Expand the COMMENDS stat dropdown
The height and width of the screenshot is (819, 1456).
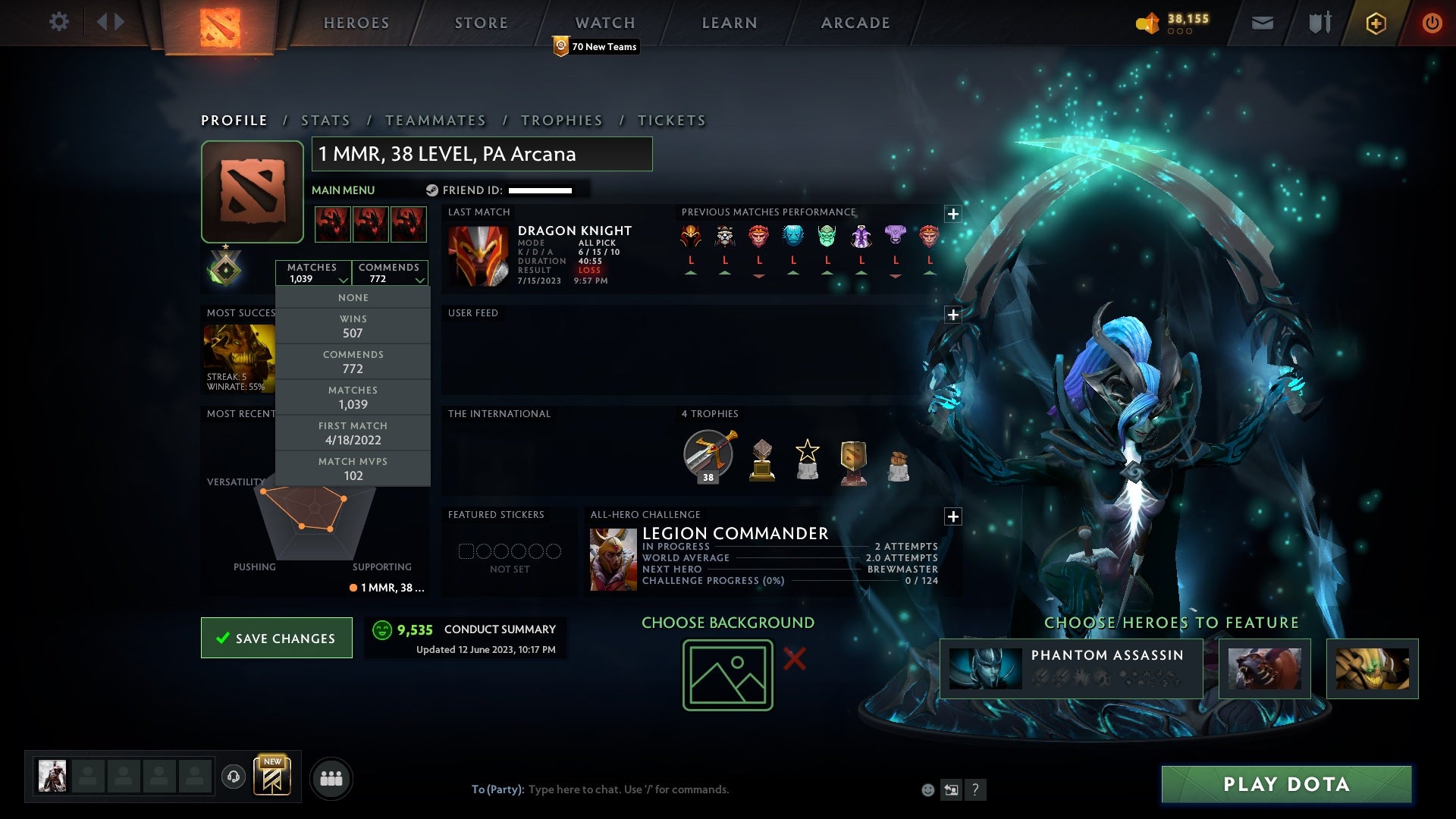point(390,273)
